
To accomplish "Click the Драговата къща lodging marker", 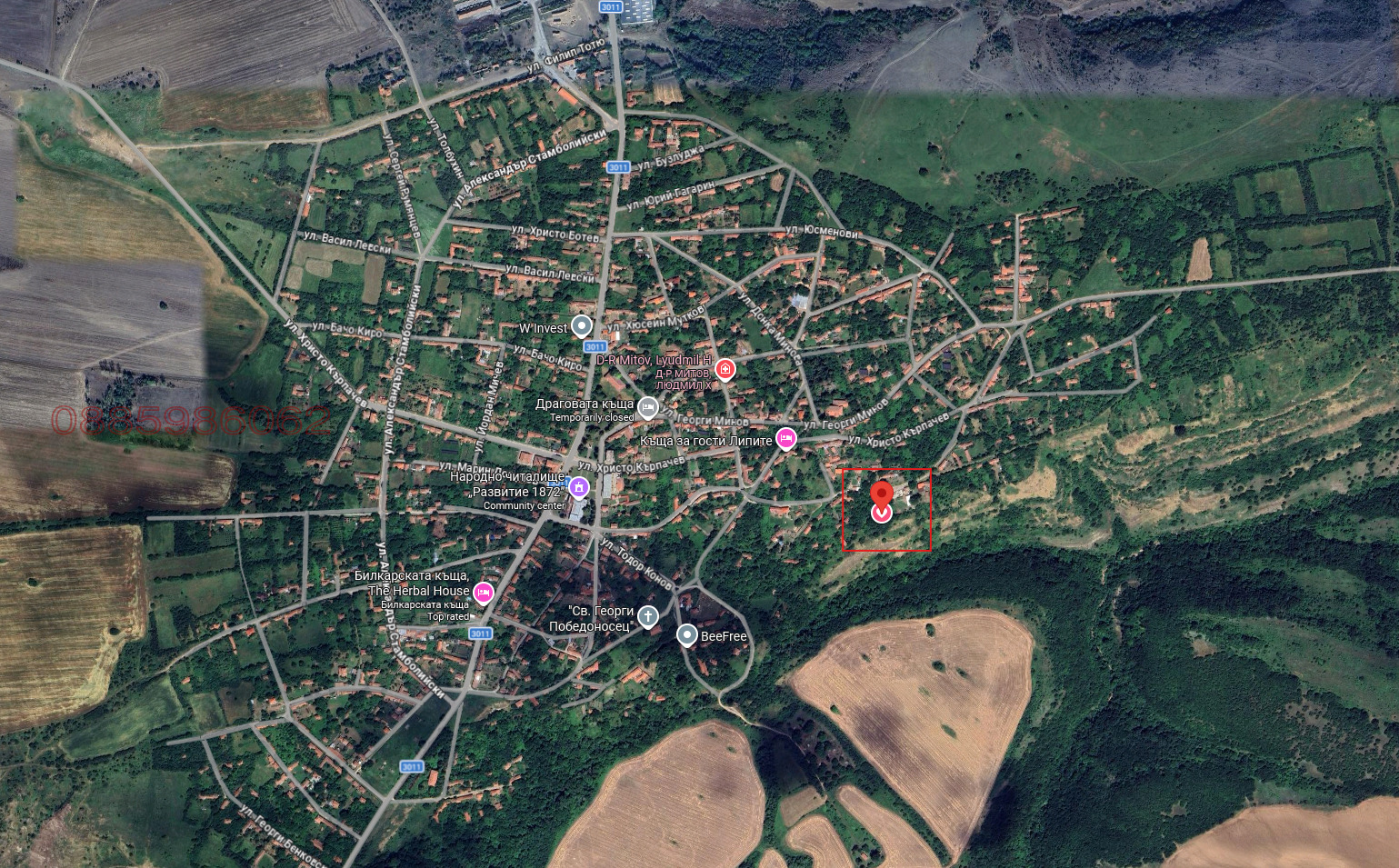I will [647, 407].
